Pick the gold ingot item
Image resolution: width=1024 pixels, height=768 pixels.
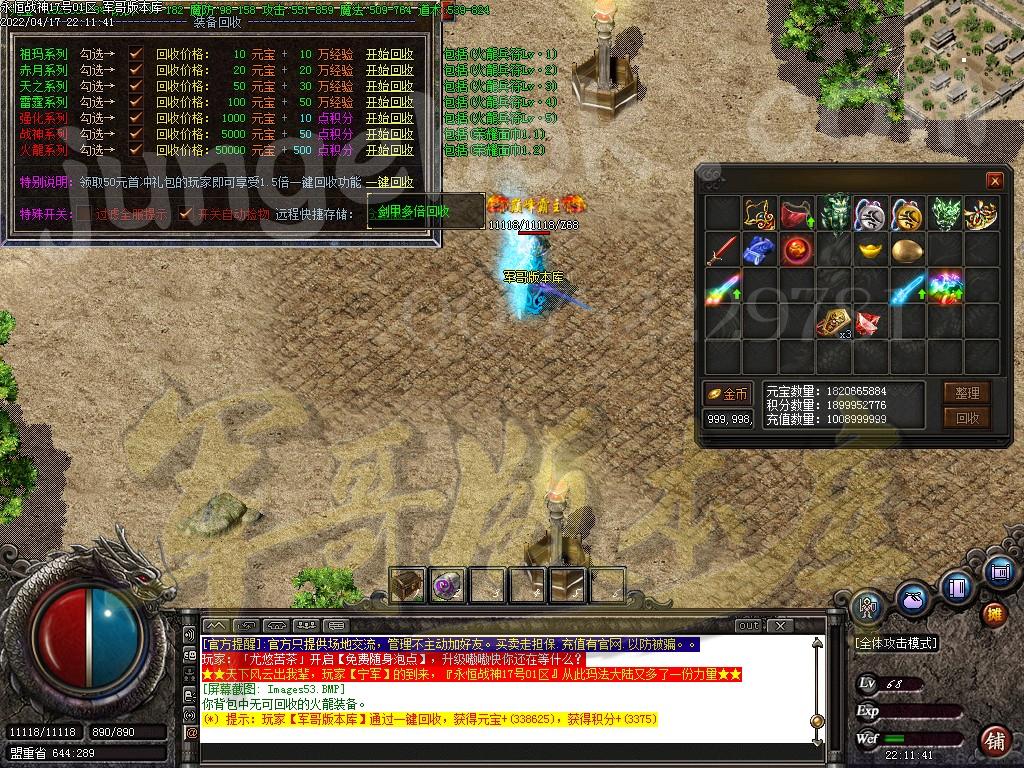(870, 250)
